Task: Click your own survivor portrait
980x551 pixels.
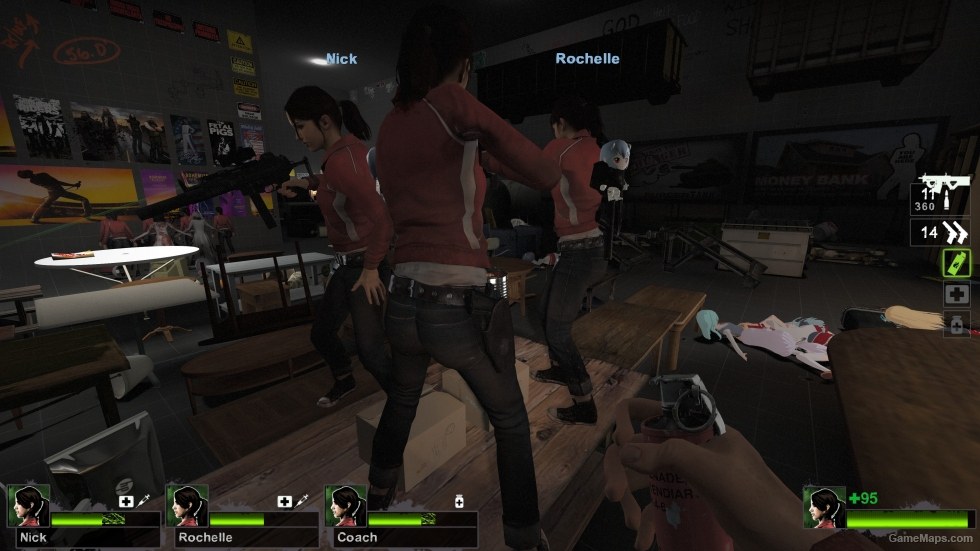Action: (823, 506)
